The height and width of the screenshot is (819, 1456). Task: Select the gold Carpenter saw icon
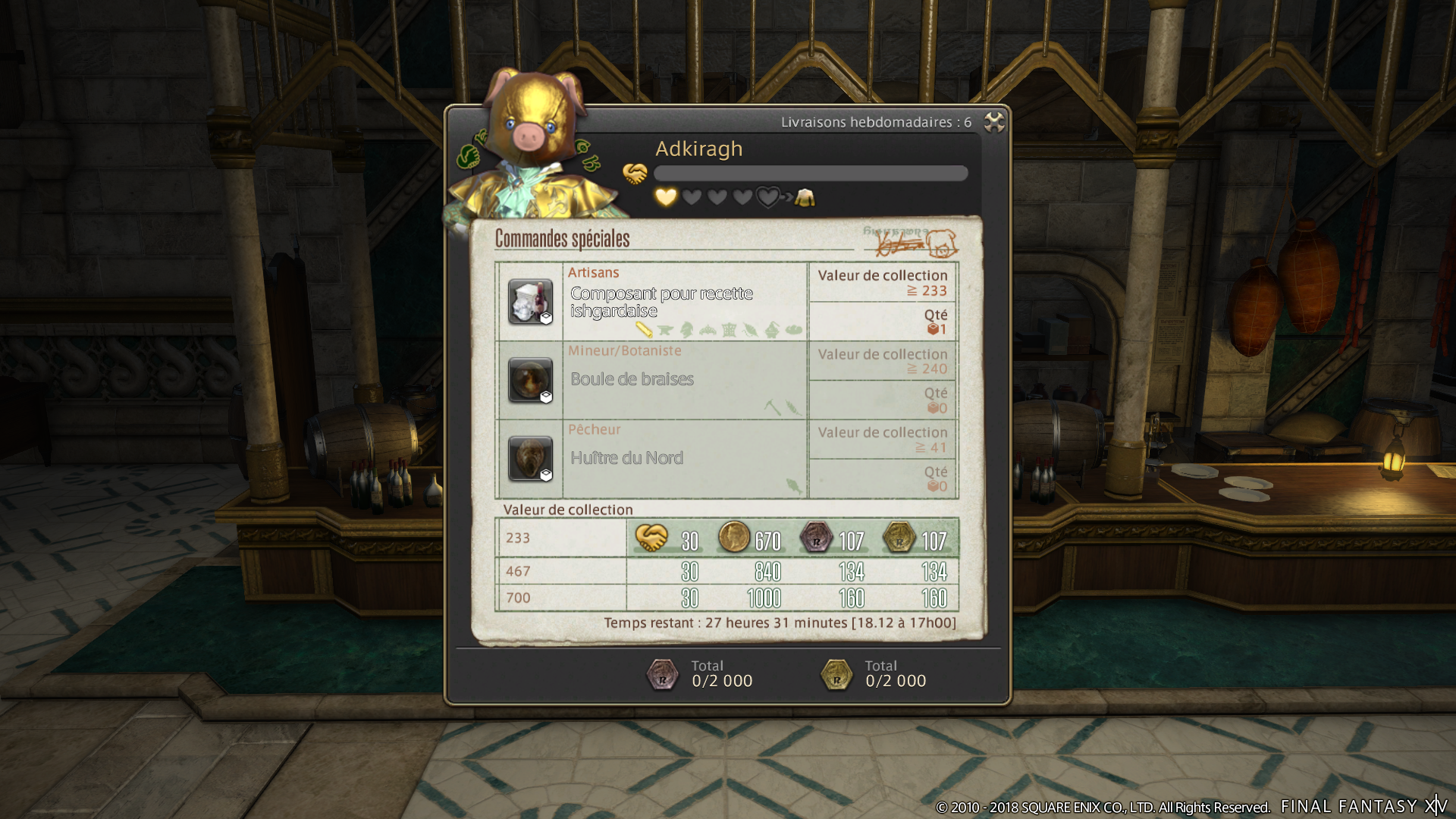coord(644,330)
